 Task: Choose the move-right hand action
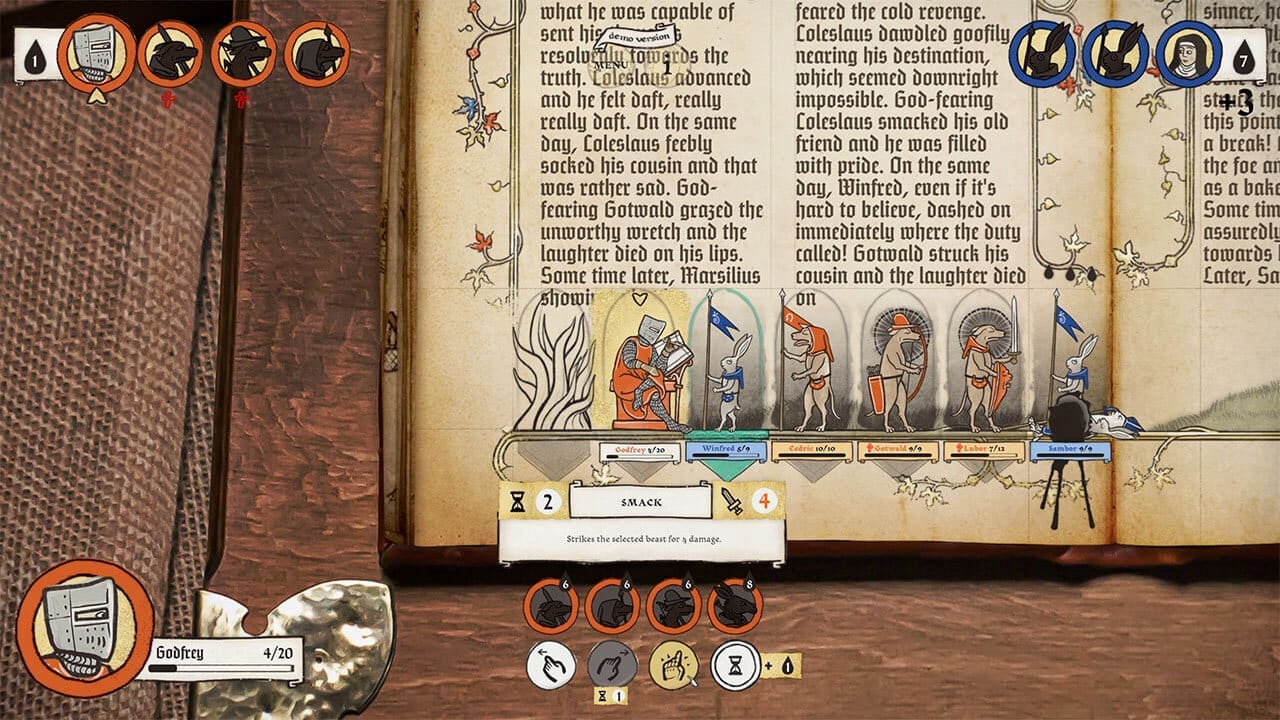click(x=612, y=665)
